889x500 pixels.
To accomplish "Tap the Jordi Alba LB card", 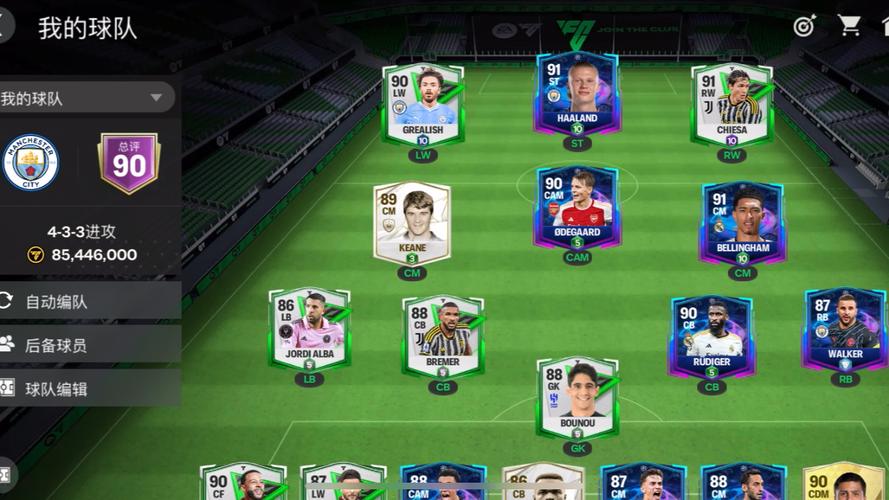I will (309, 328).
